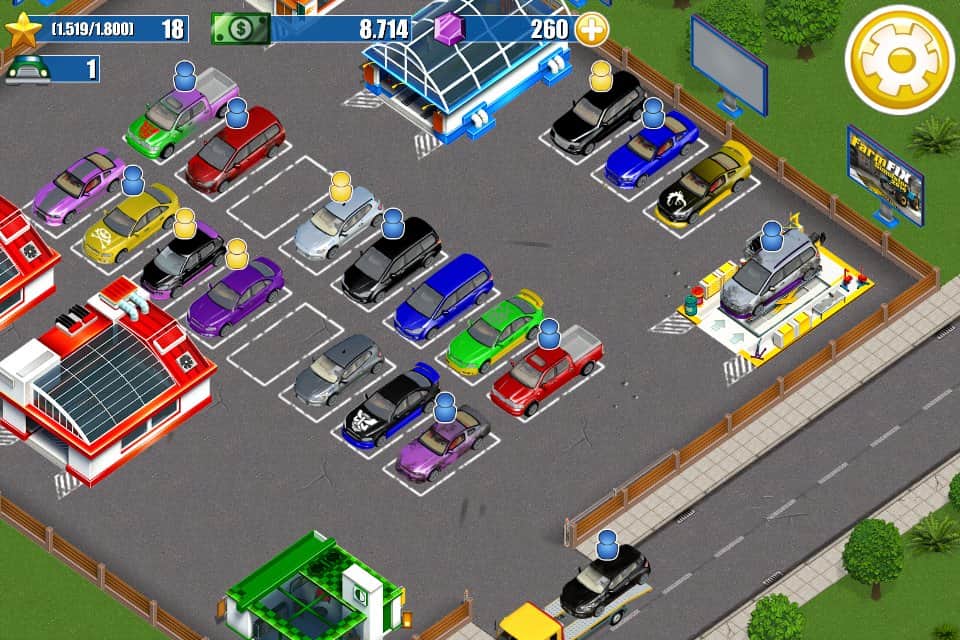The height and width of the screenshot is (640, 960).
Task: Tap the plus button to buy gems
Action: (x=592, y=29)
